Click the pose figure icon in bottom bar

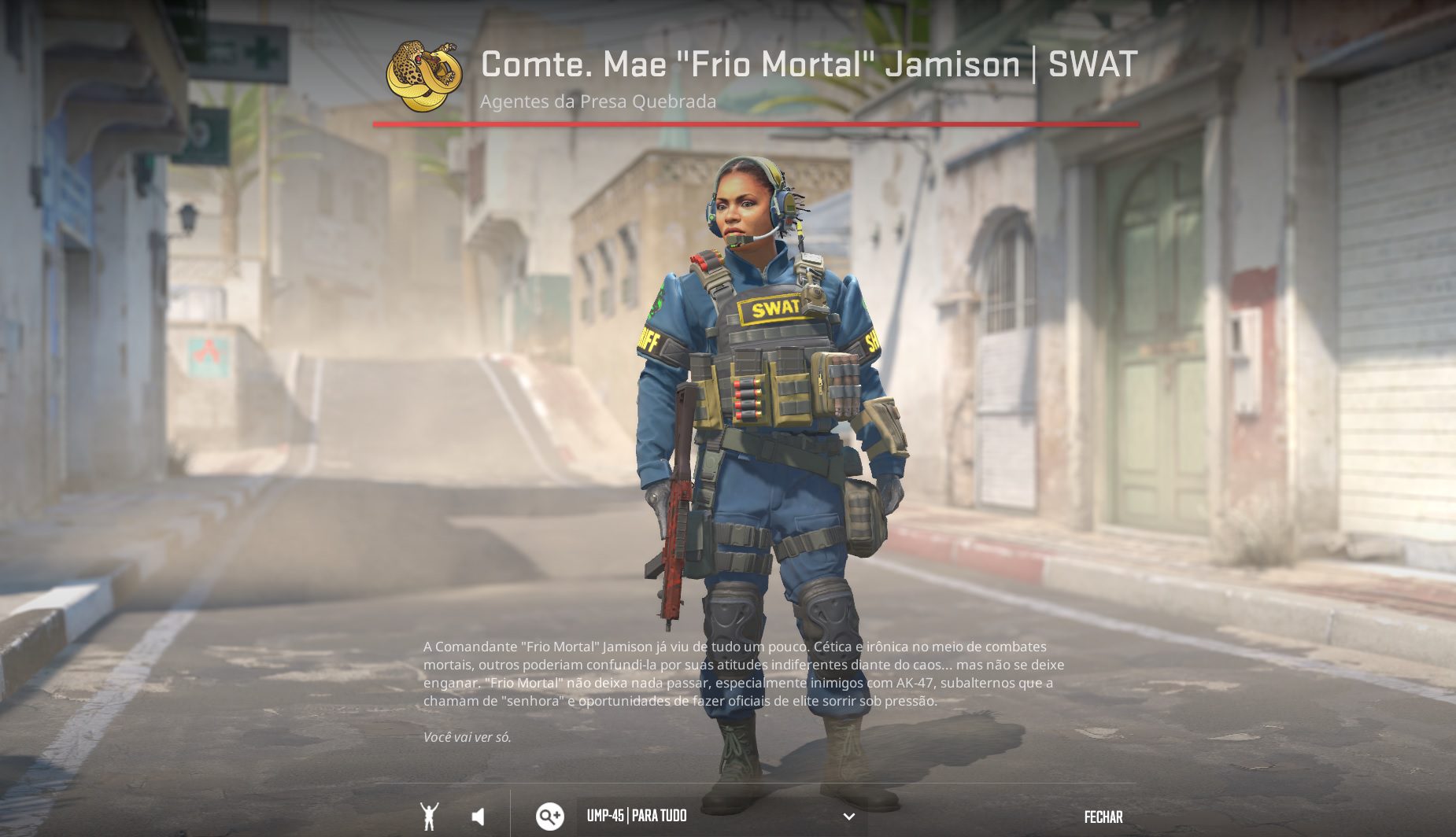point(430,816)
